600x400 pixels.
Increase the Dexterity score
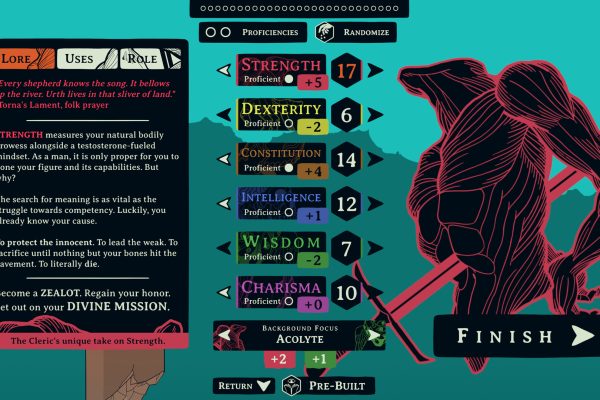(374, 115)
